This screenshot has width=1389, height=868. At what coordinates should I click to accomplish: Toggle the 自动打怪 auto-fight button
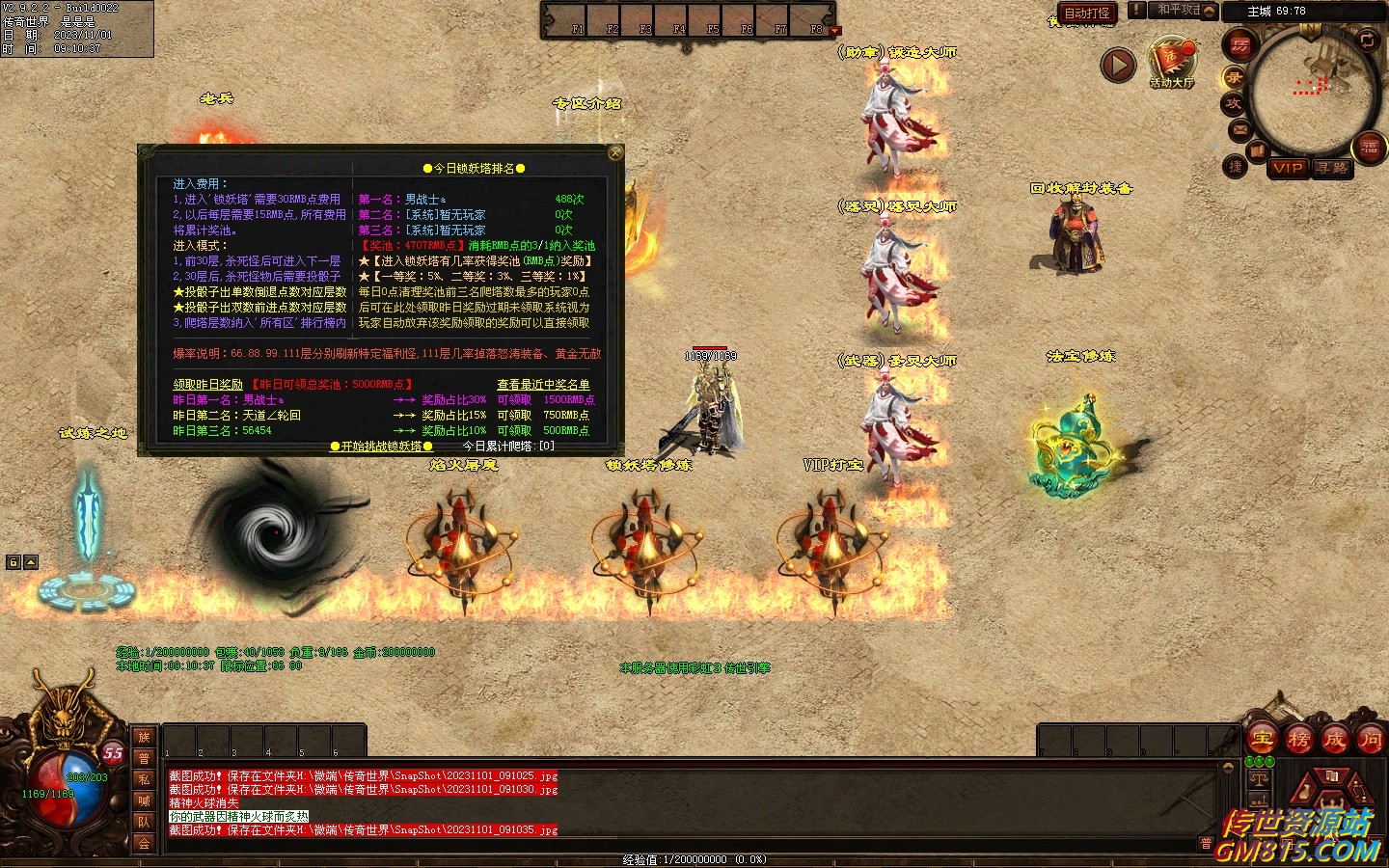(1087, 13)
